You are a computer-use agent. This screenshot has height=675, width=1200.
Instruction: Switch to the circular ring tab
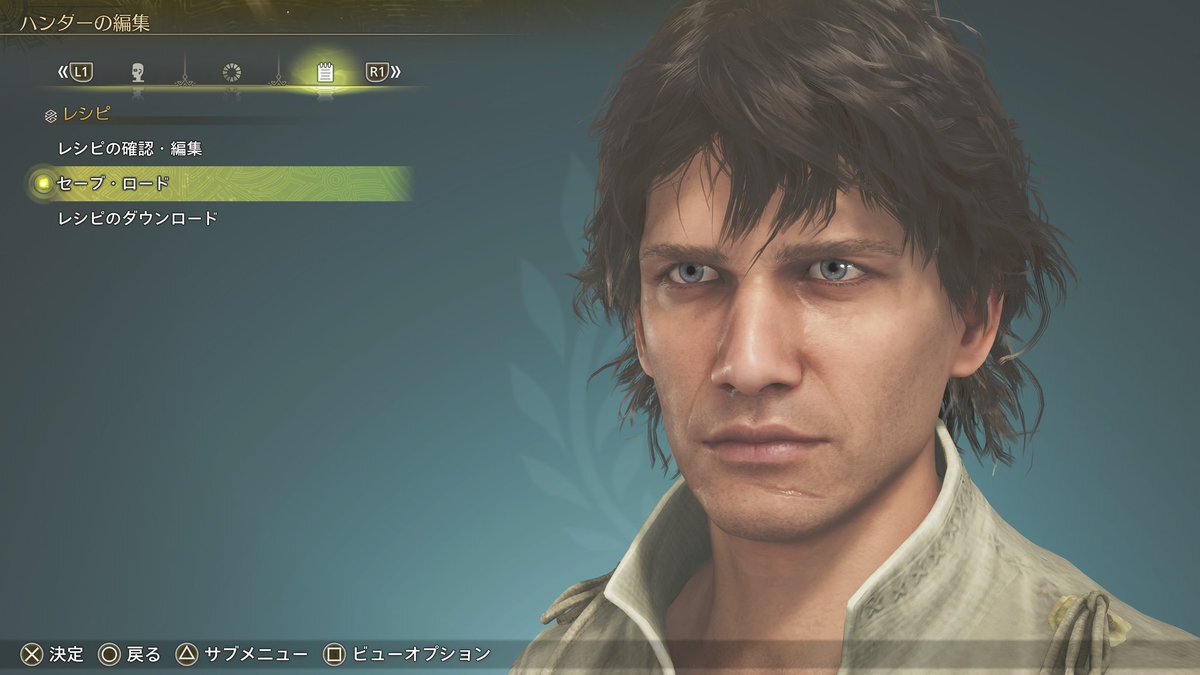(x=232, y=72)
